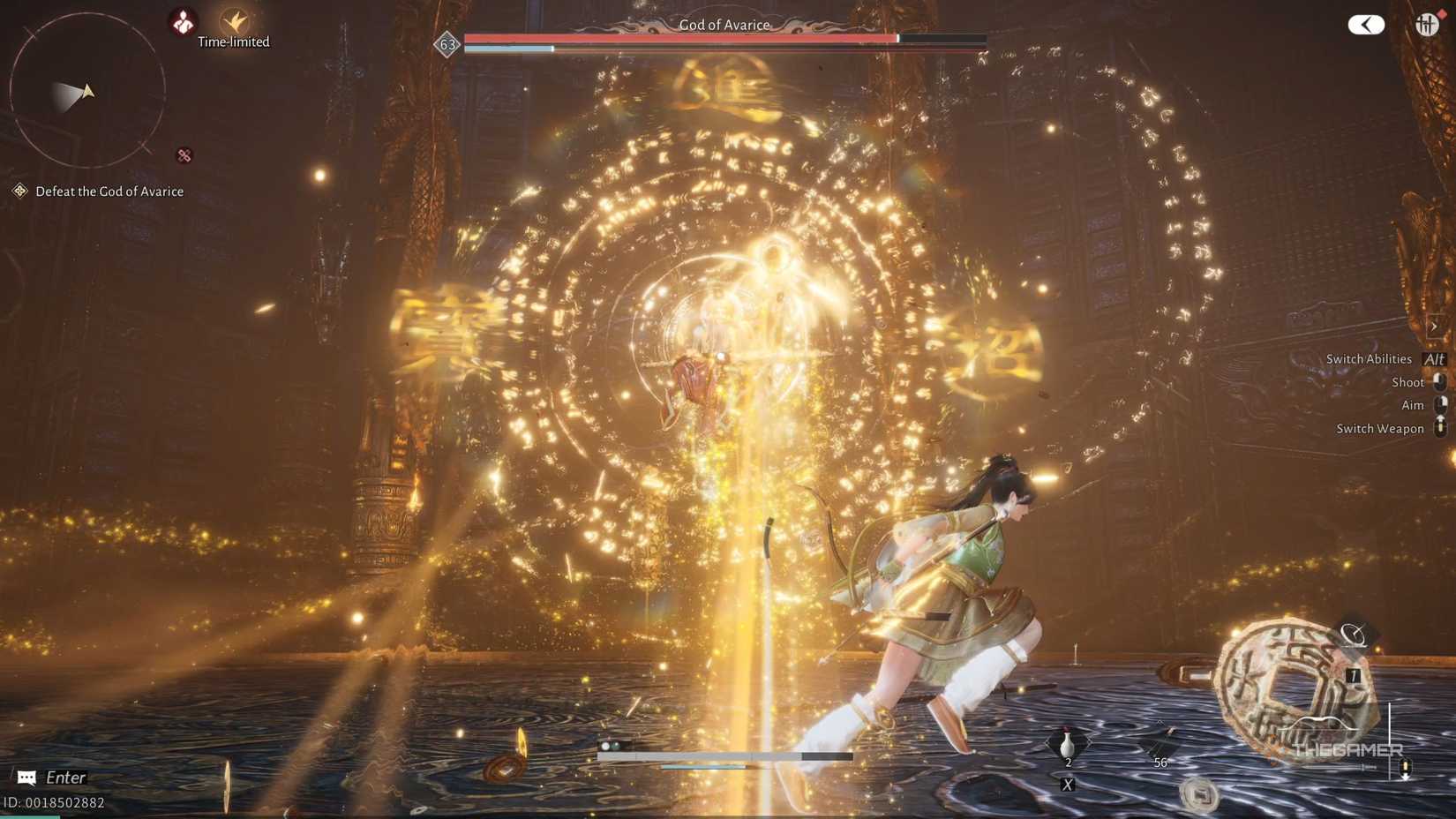Screen dimensions: 1456x819
Task: Select the small red cross emblem under the event icons
Action: (x=183, y=156)
